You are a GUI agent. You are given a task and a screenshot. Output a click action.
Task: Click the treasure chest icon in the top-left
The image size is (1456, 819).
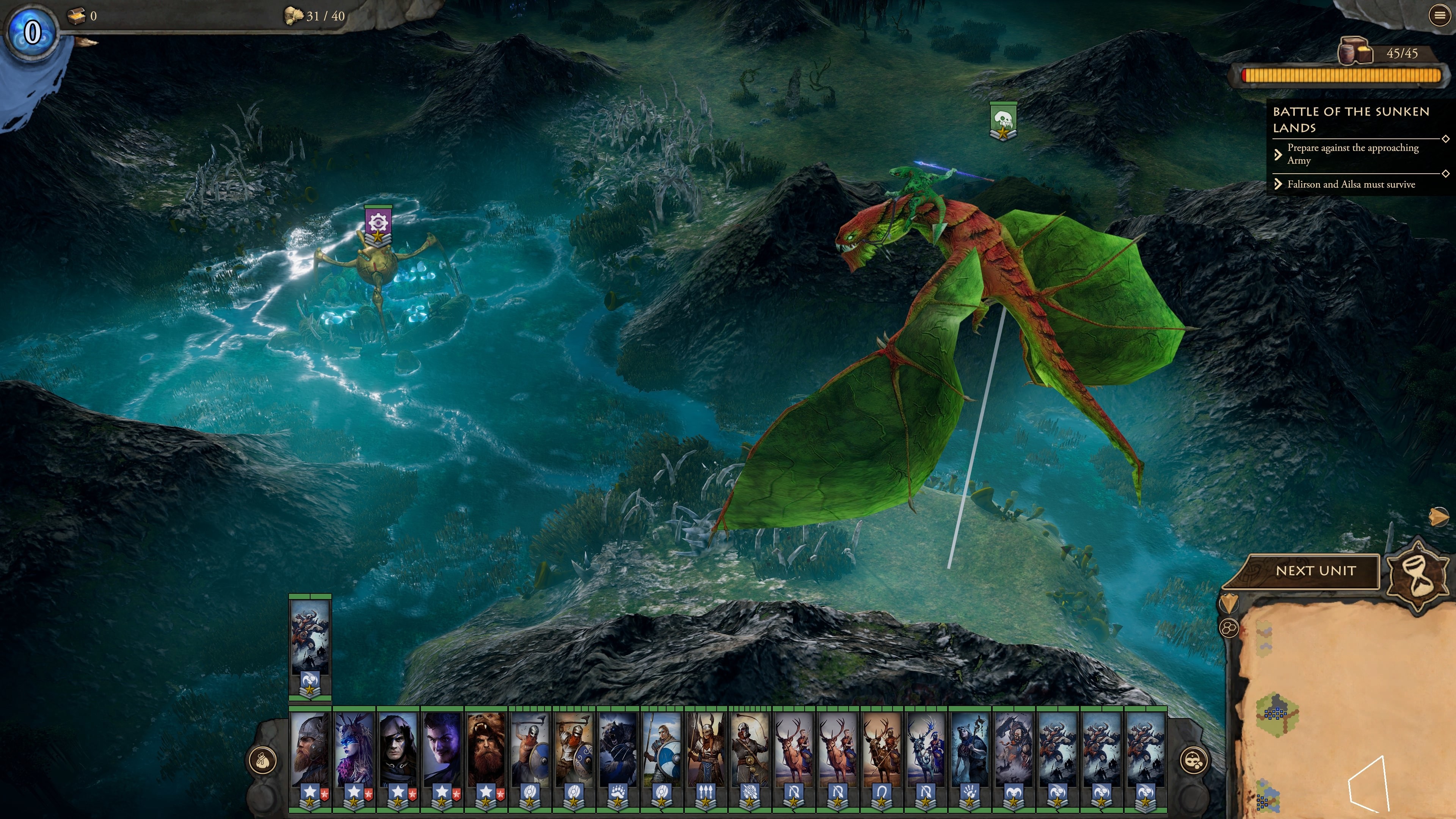pyautogui.click(x=77, y=15)
